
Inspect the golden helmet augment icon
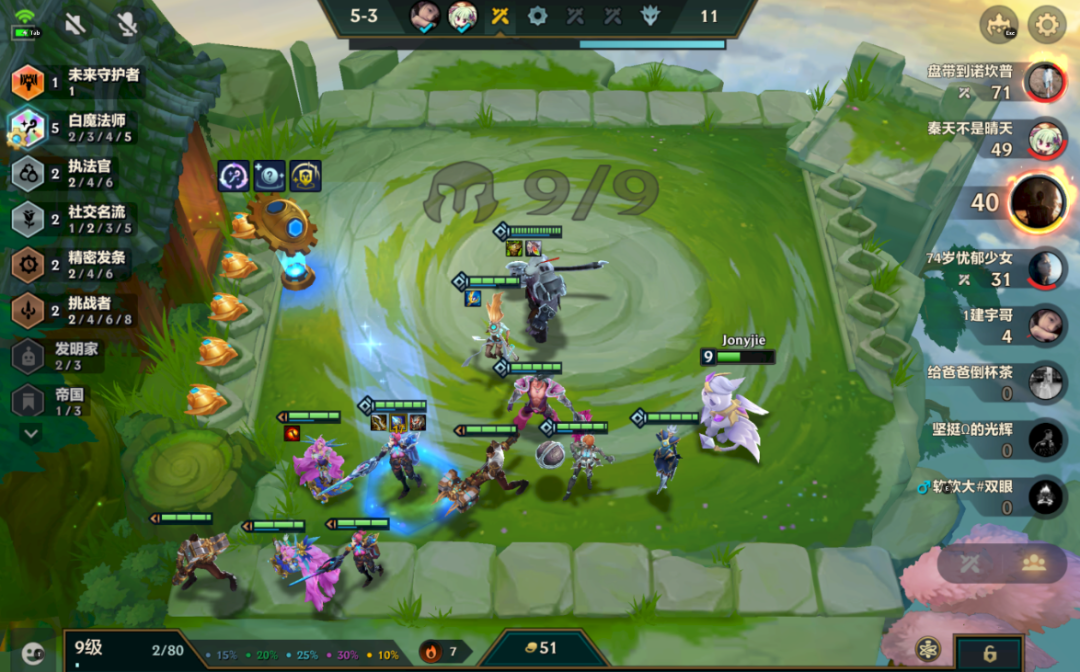(305, 176)
